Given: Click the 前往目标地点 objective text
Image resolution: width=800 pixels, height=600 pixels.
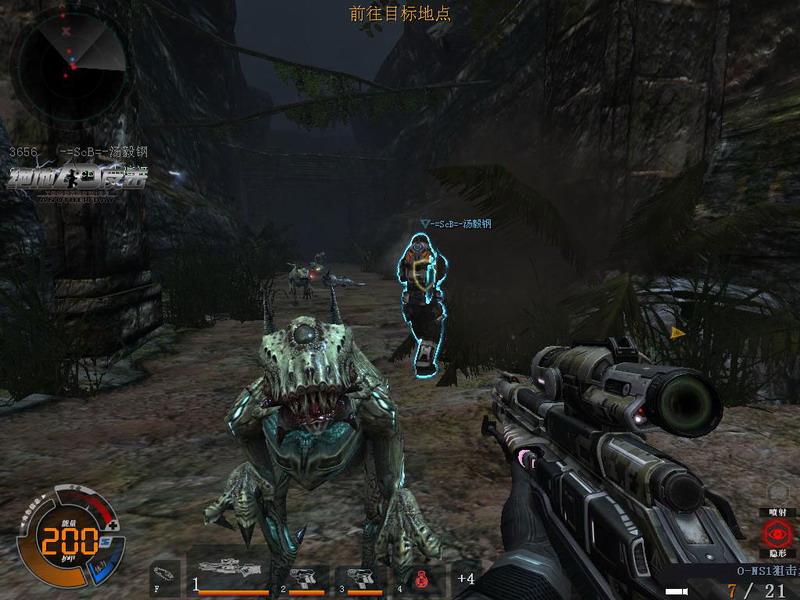Looking at the screenshot, I should 400,13.
